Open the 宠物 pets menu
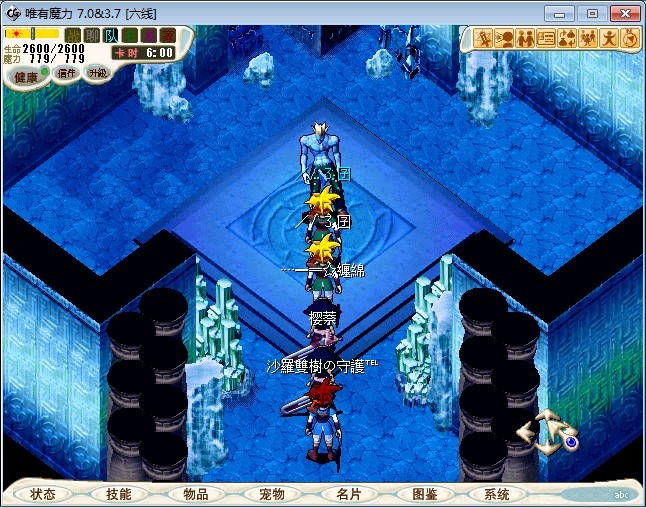The height and width of the screenshot is (508, 646). (271, 494)
